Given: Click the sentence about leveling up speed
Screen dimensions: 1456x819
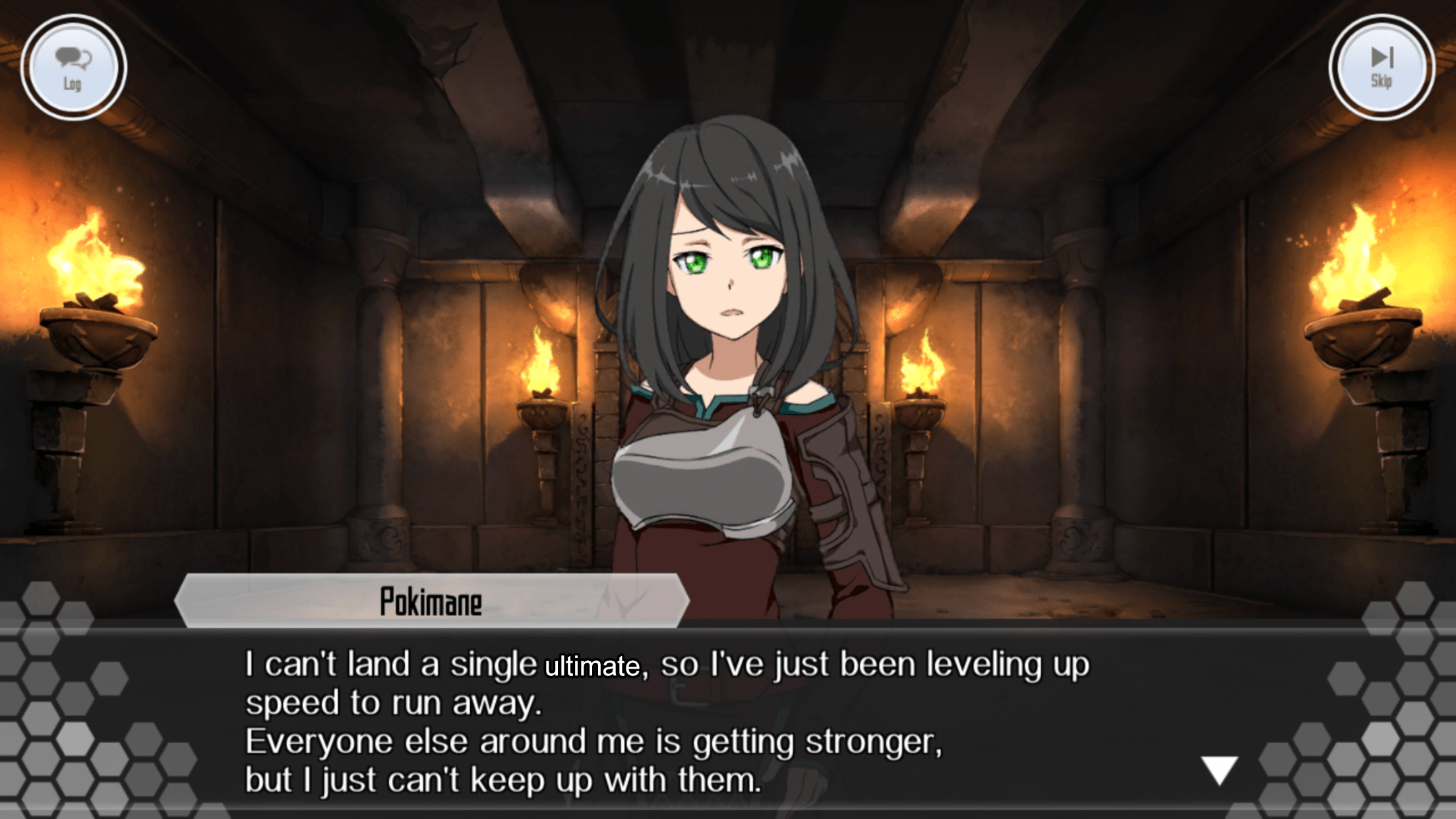Looking at the screenshot, I should [x=396, y=703].
